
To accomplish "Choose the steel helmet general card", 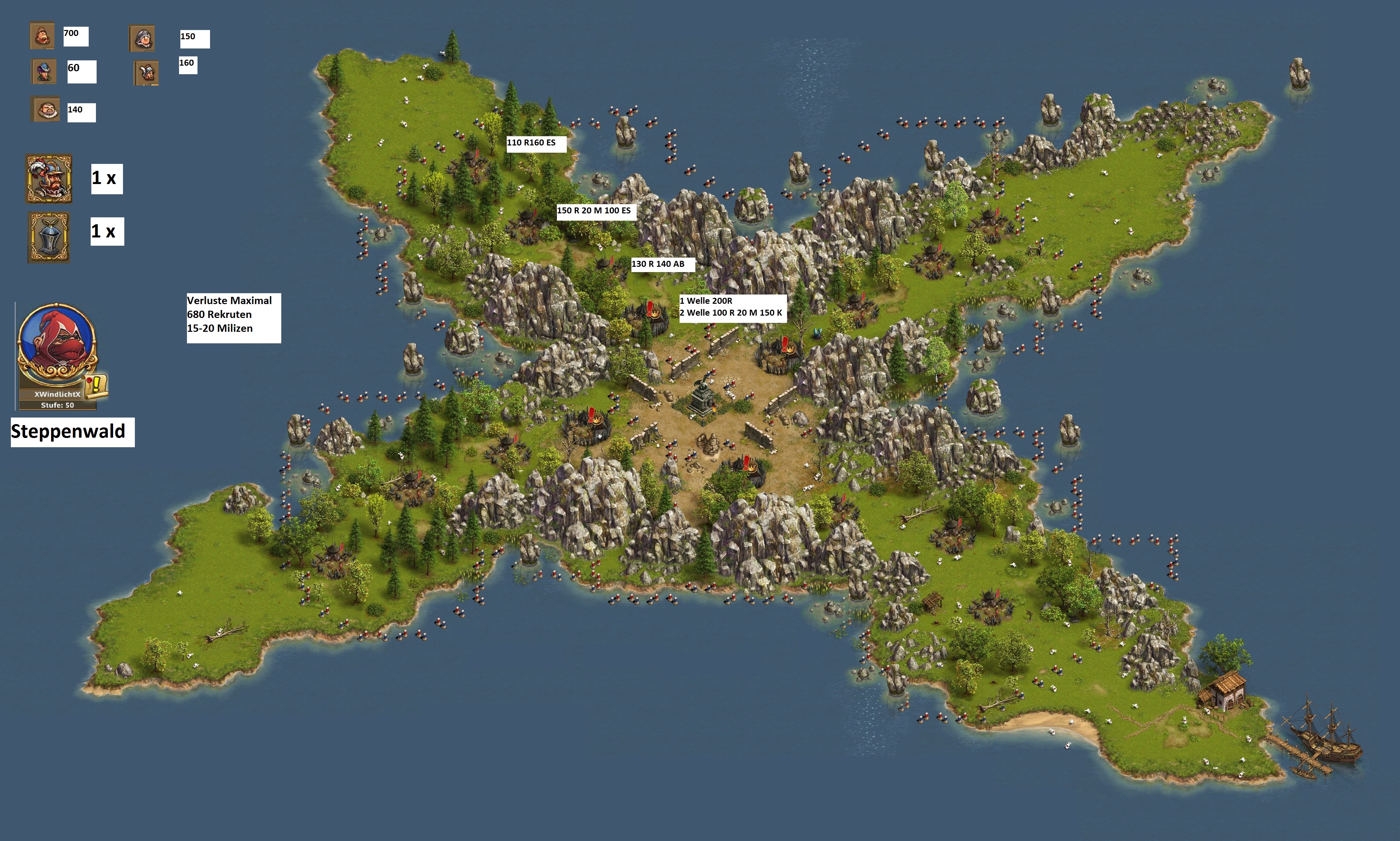I will [x=49, y=237].
